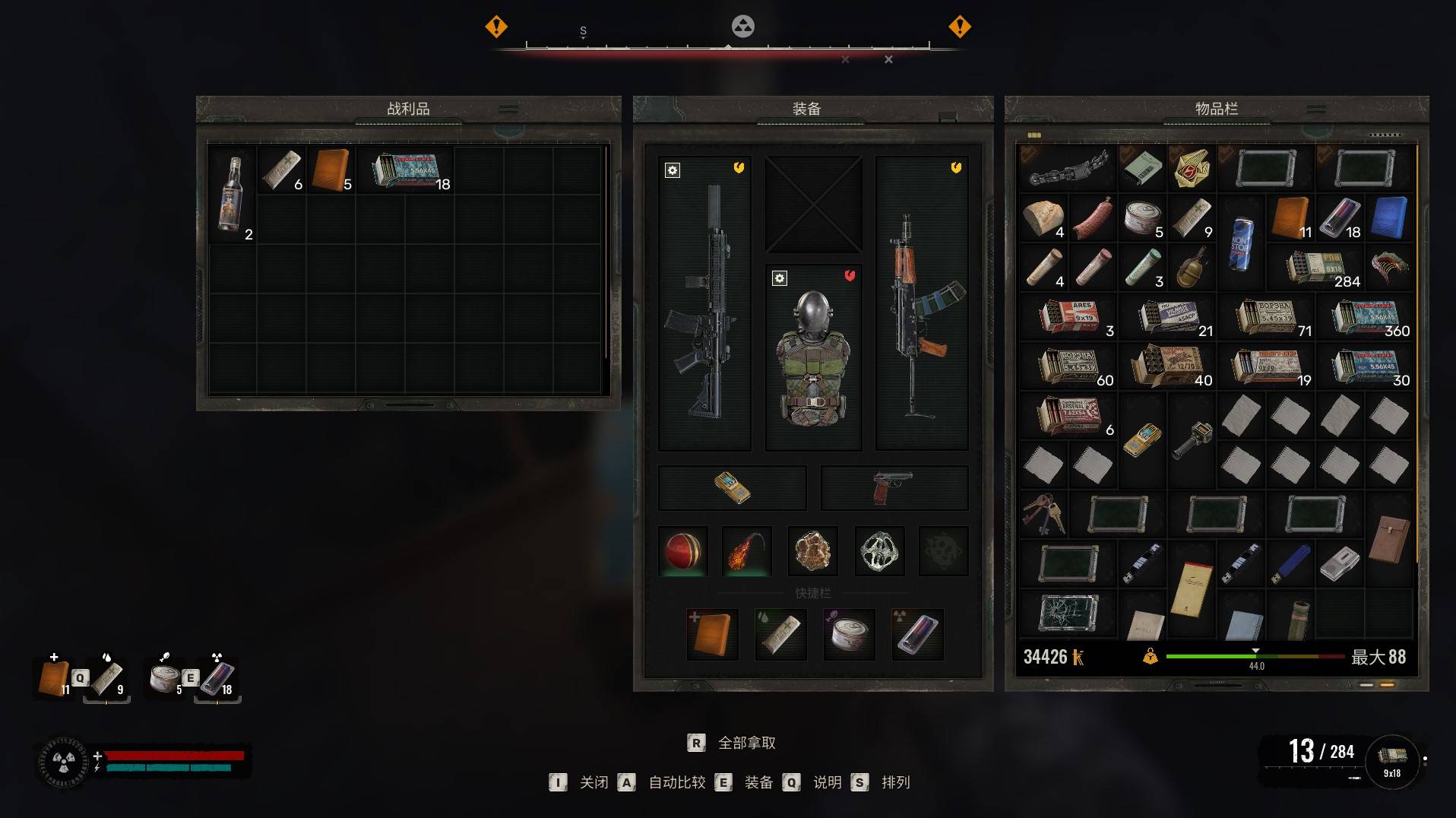
Task: Select the bread stack of 4 in inventory
Action: point(1044,217)
